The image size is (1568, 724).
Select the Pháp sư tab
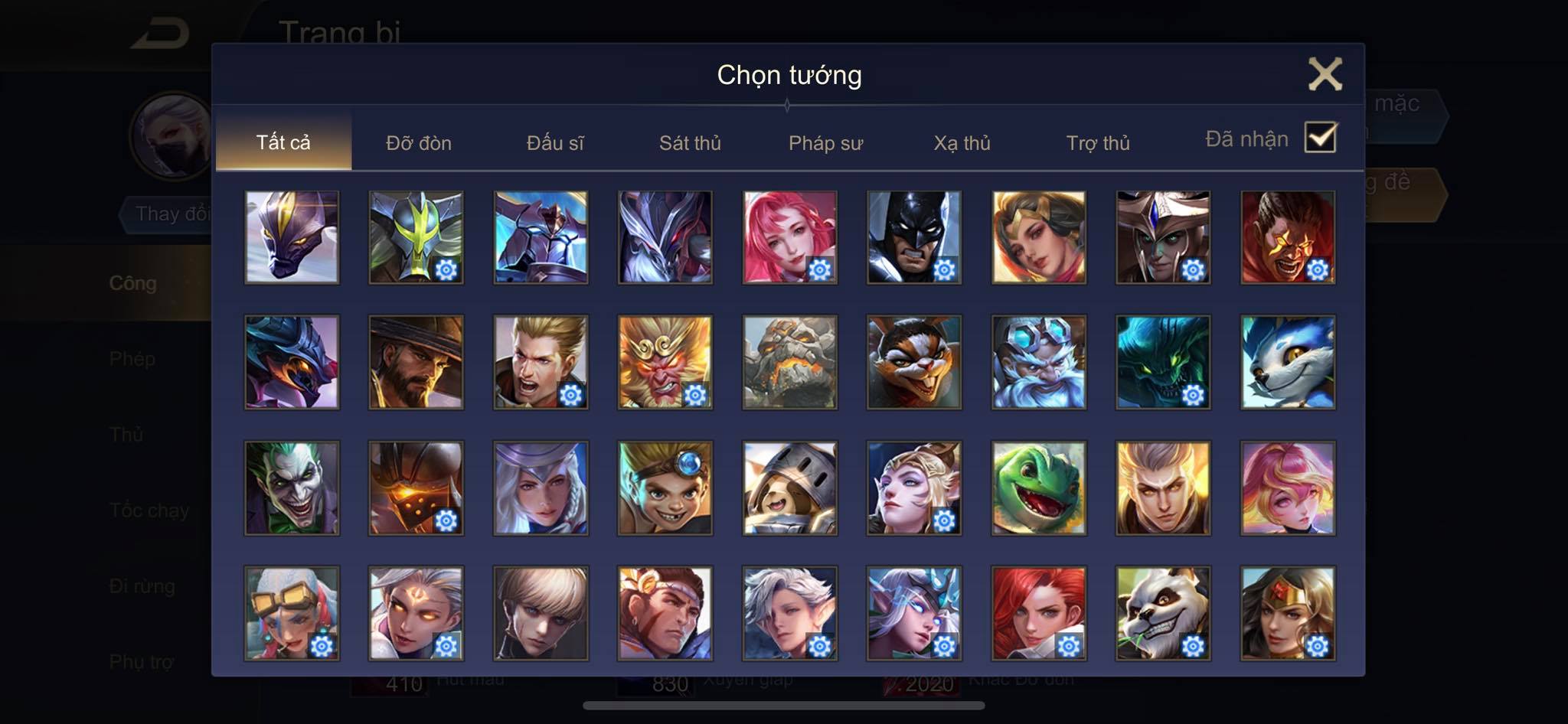[x=825, y=143]
